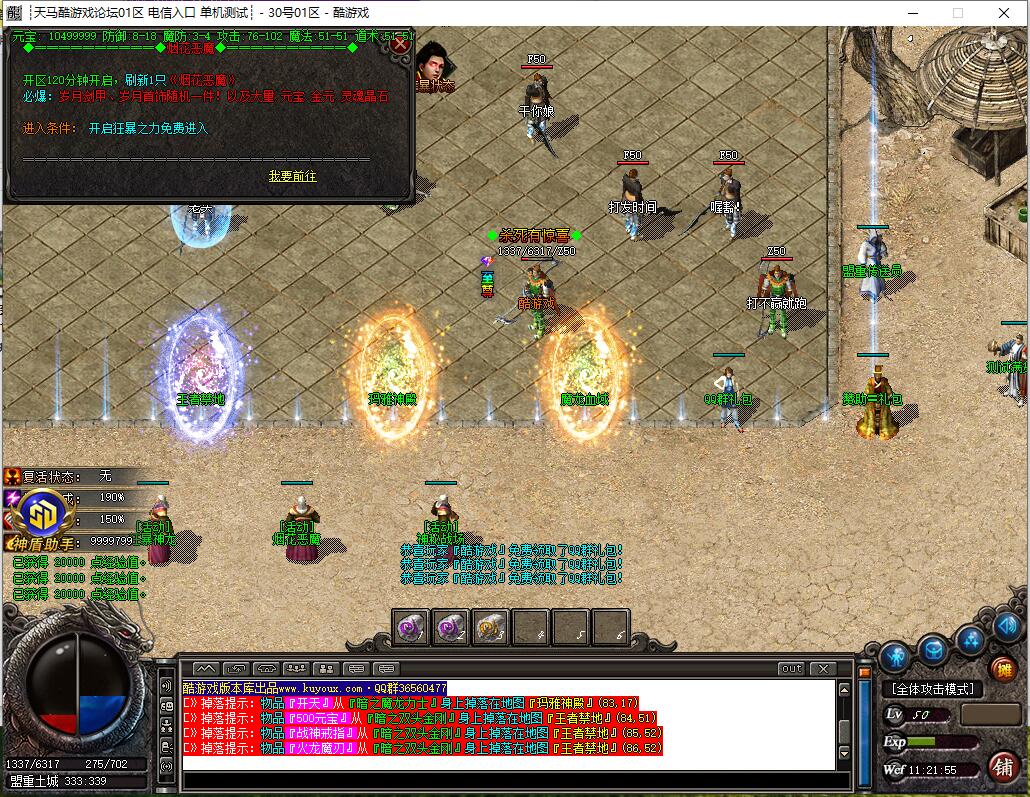Open the 摊 stall button
The width and height of the screenshot is (1030, 797).
(1003, 669)
